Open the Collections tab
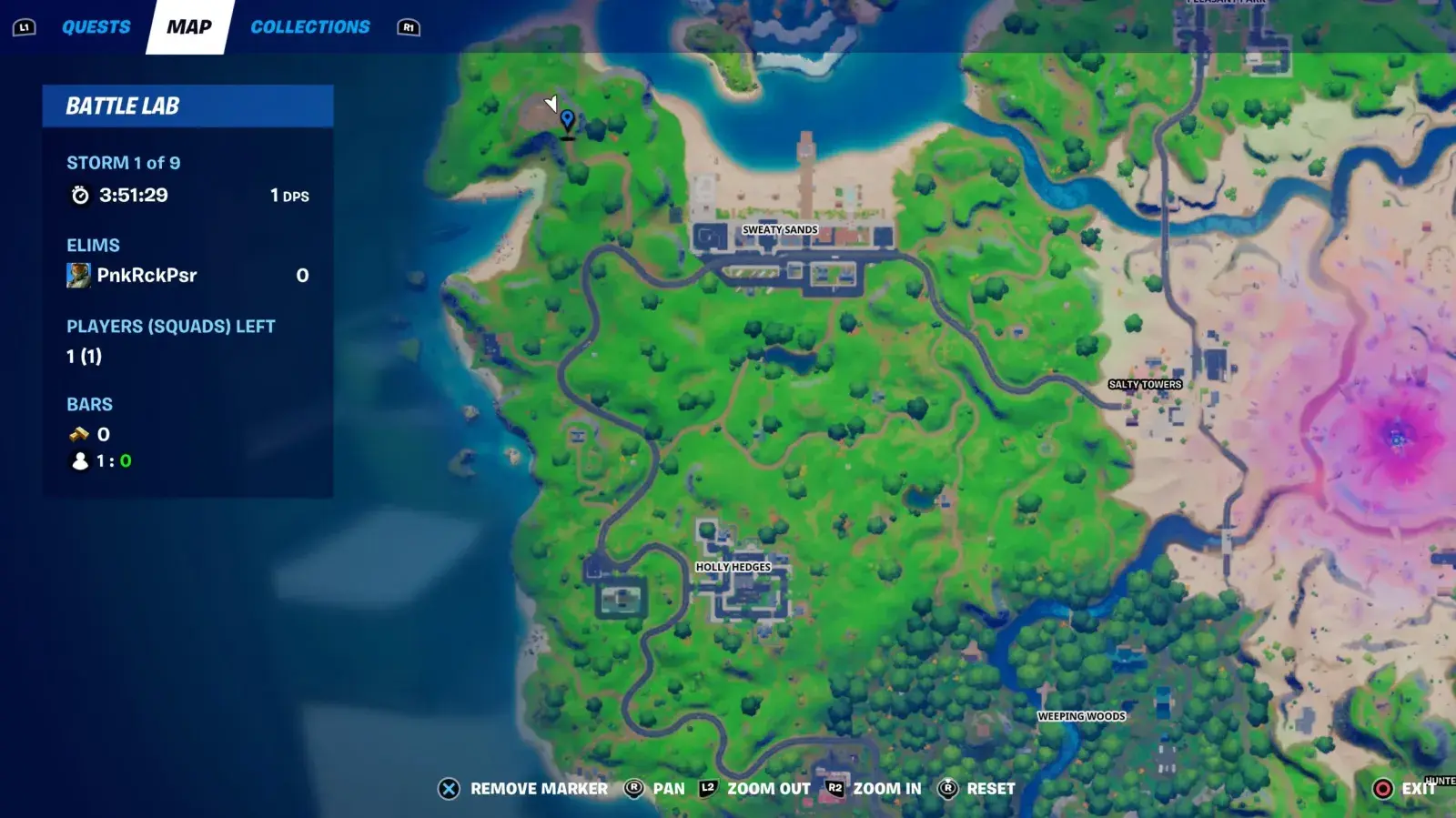This screenshot has width=1456, height=818. (310, 26)
